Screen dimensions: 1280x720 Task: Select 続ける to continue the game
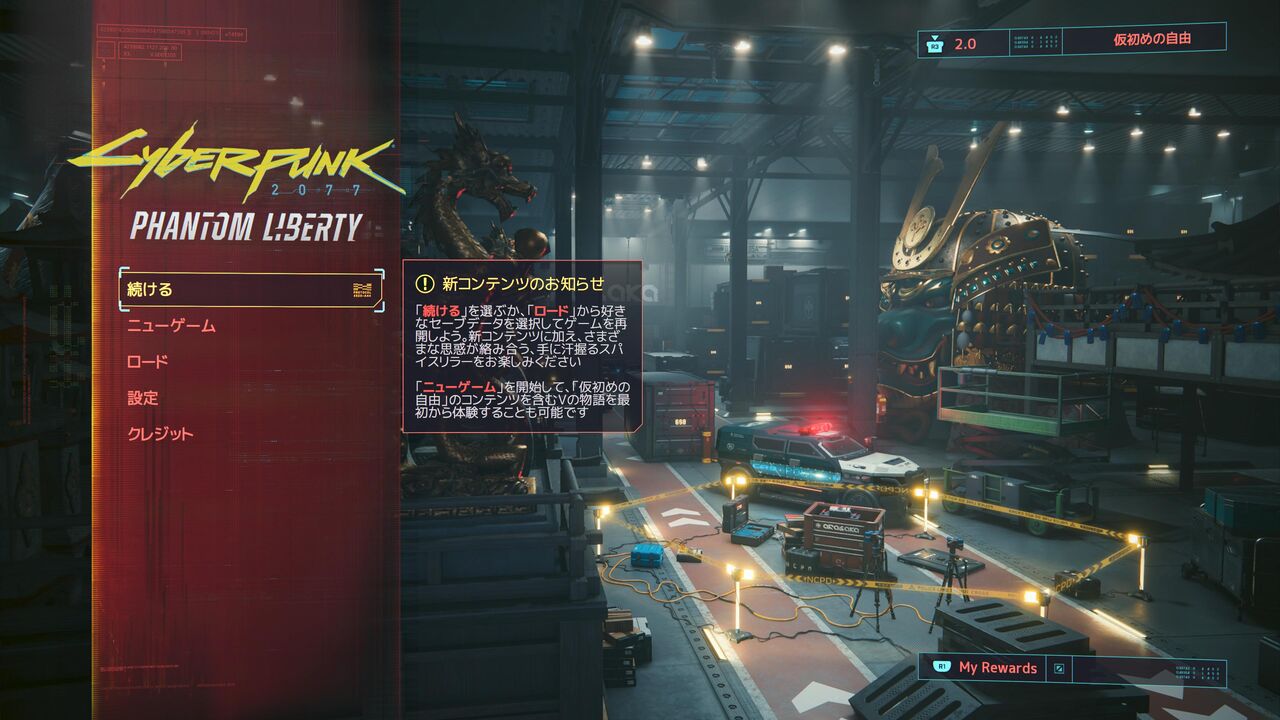[250, 290]
